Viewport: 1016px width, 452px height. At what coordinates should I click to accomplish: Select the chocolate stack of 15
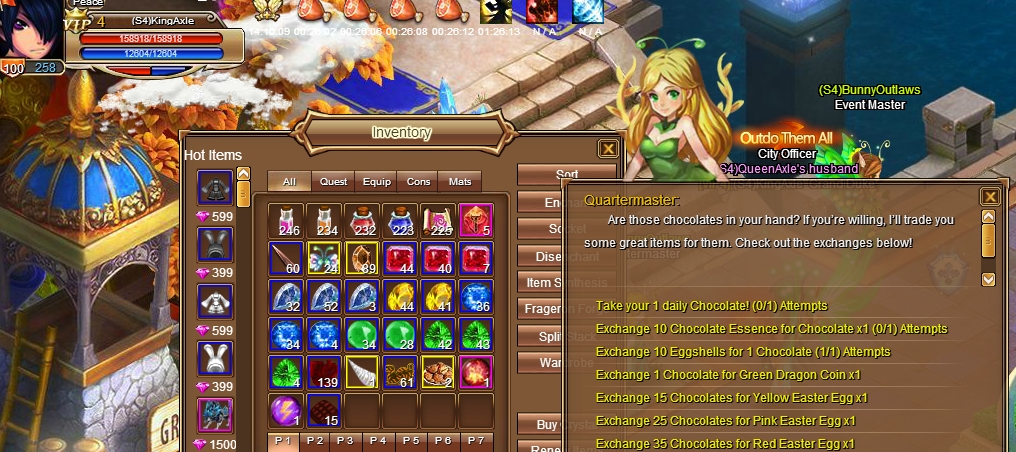coord(325,410)
